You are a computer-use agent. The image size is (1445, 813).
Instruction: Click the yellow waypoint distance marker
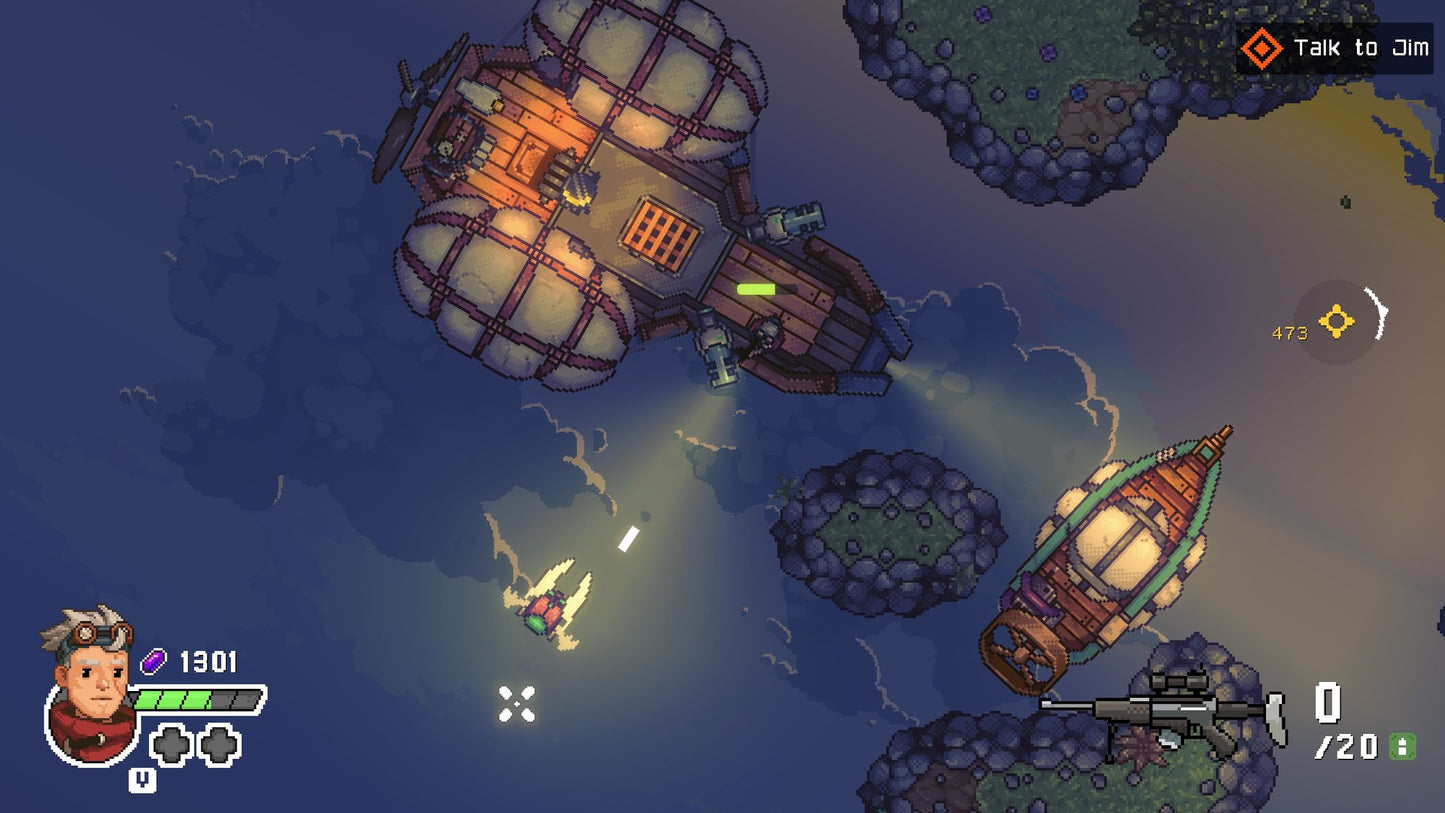(x=1336, y=322)
